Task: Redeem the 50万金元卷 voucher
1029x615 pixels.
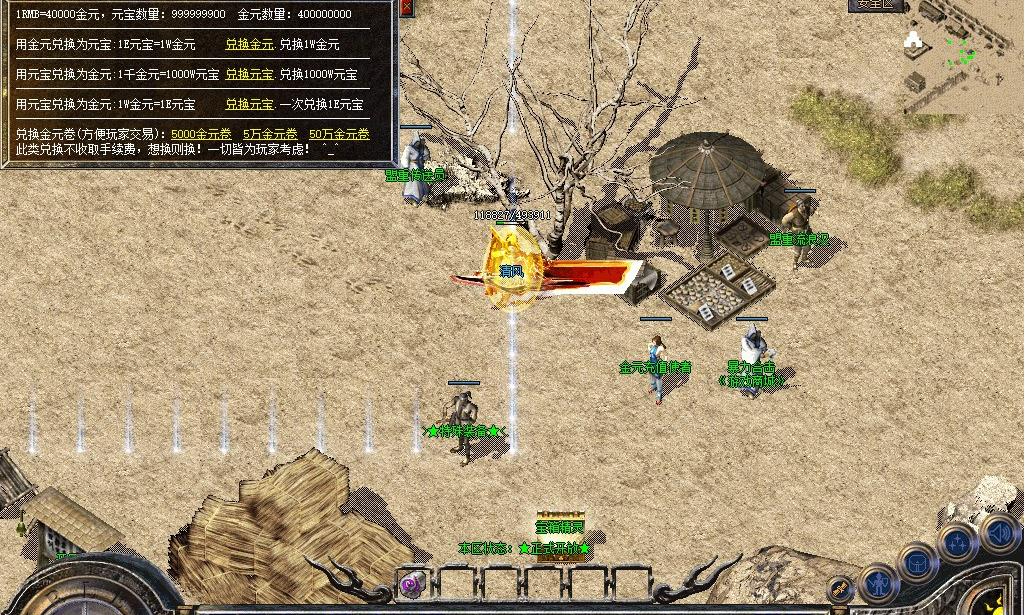Action: click(x=339, y=134)
